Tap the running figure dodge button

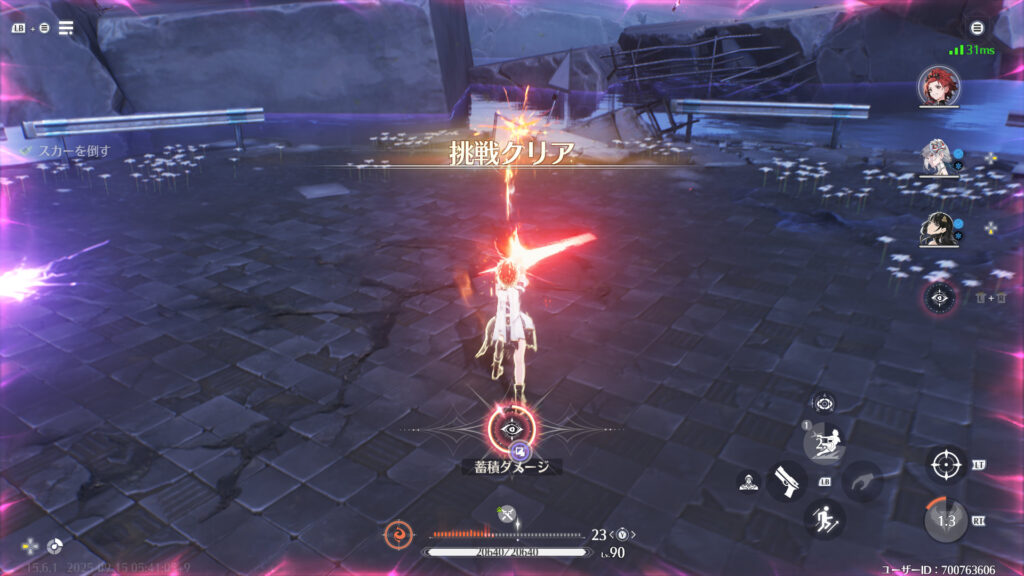tap(824, 518)
